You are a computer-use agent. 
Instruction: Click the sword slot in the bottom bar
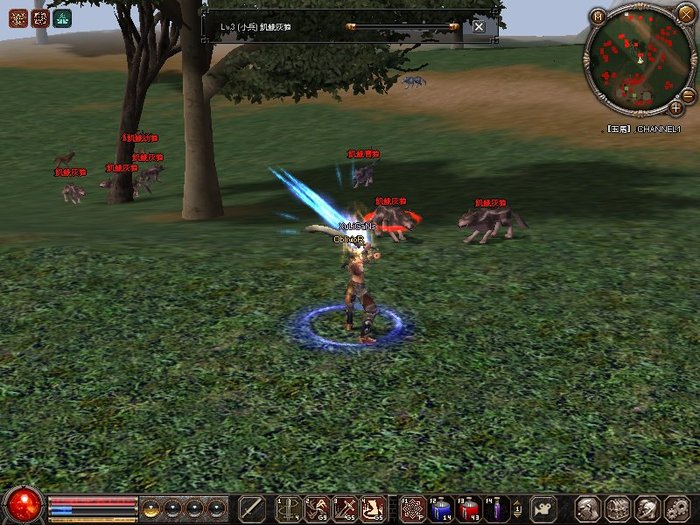coord(252,508)
